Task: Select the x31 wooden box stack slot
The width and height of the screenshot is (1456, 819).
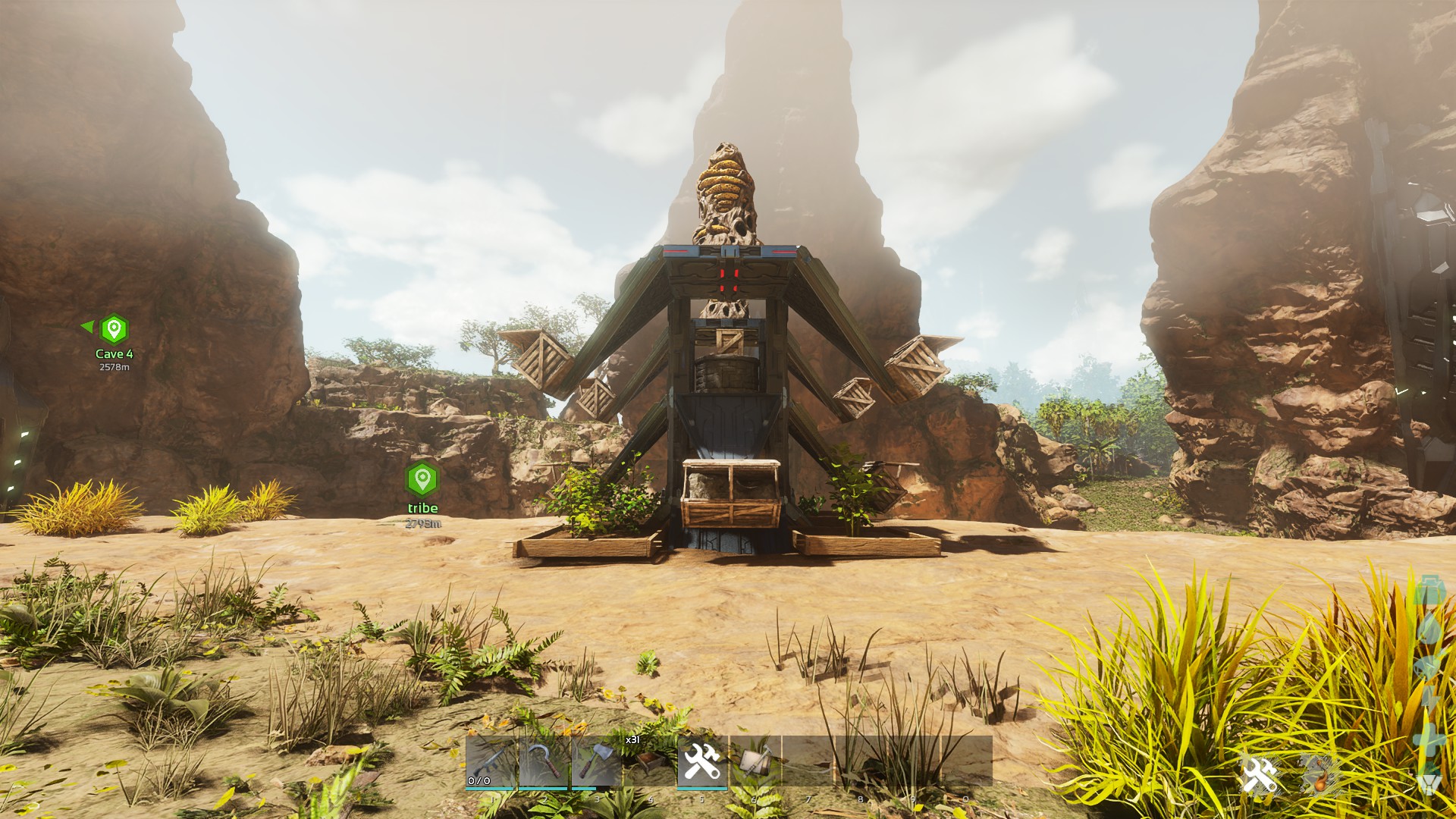Action: tap(649, 761)
